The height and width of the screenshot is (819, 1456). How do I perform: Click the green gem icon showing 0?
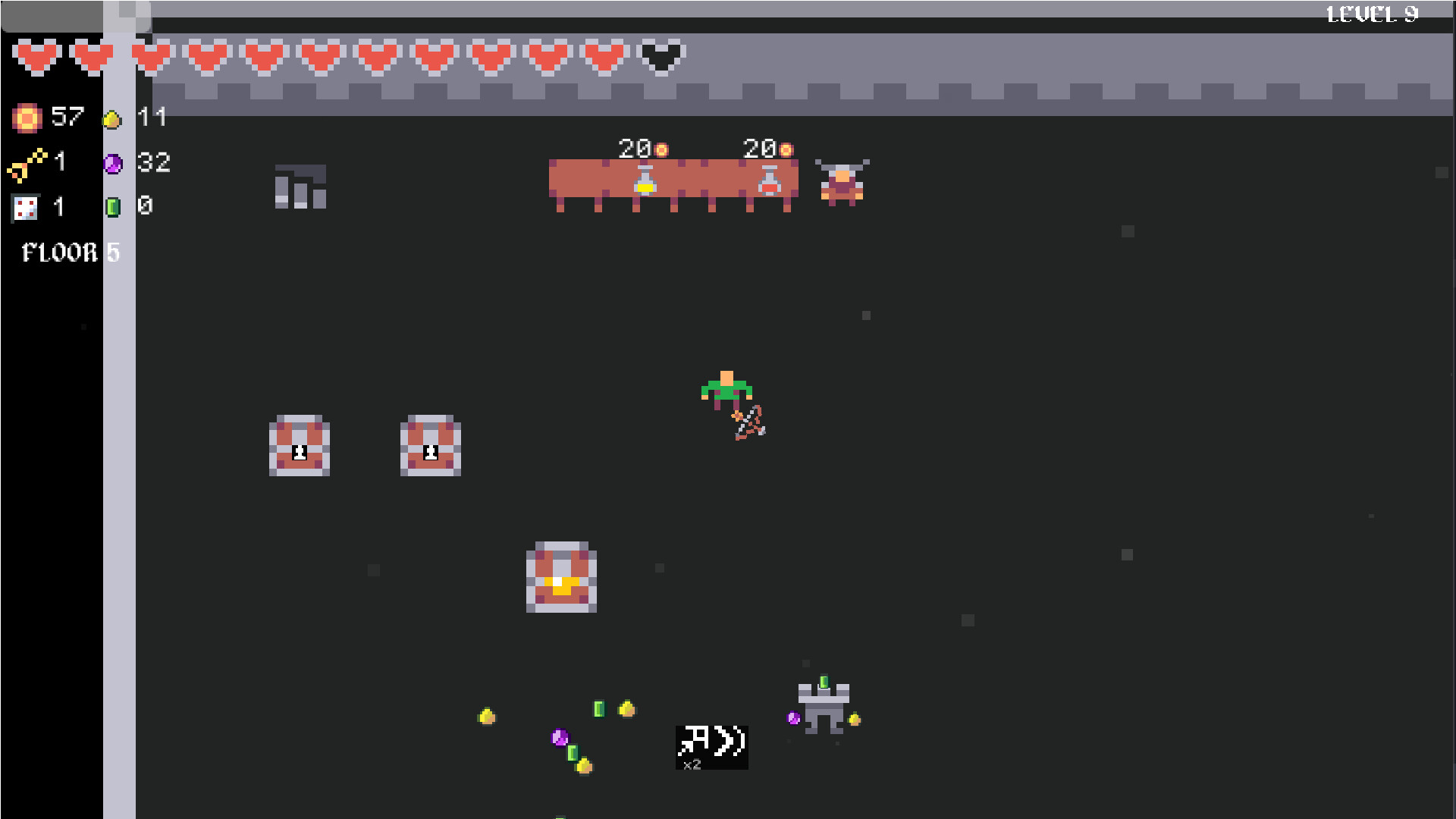click(114, 206)
